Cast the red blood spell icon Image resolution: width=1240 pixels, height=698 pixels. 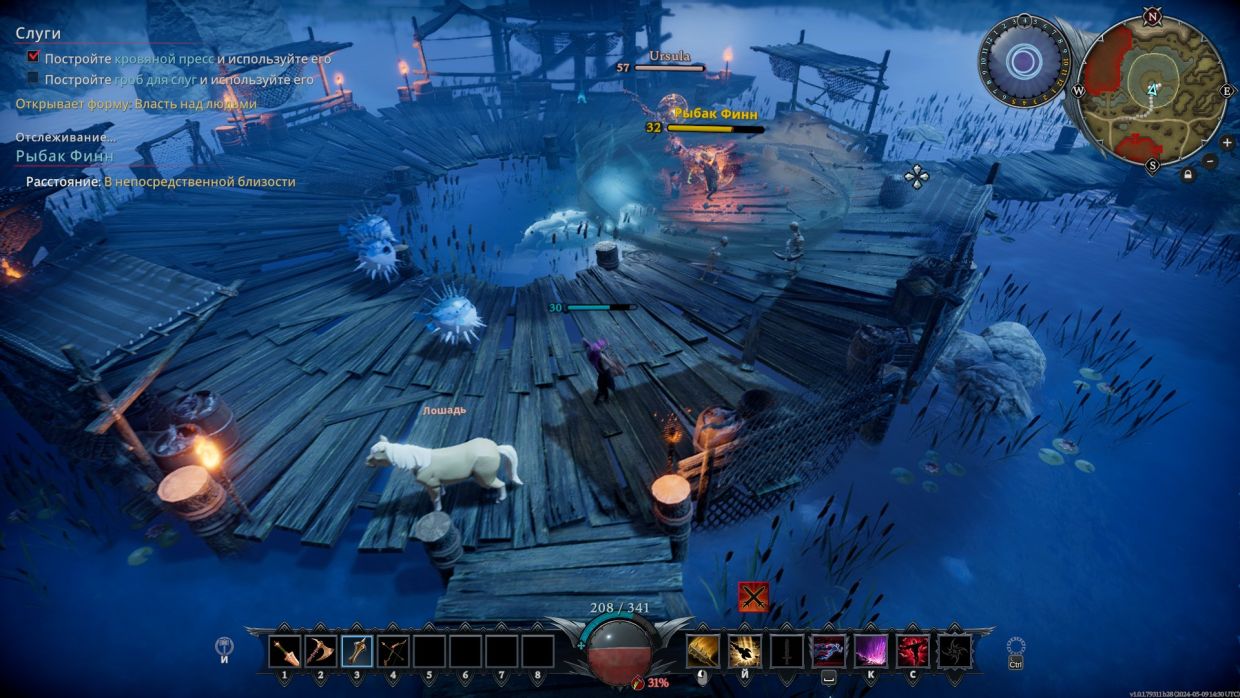pyautogui.click(x=912, y=651)
